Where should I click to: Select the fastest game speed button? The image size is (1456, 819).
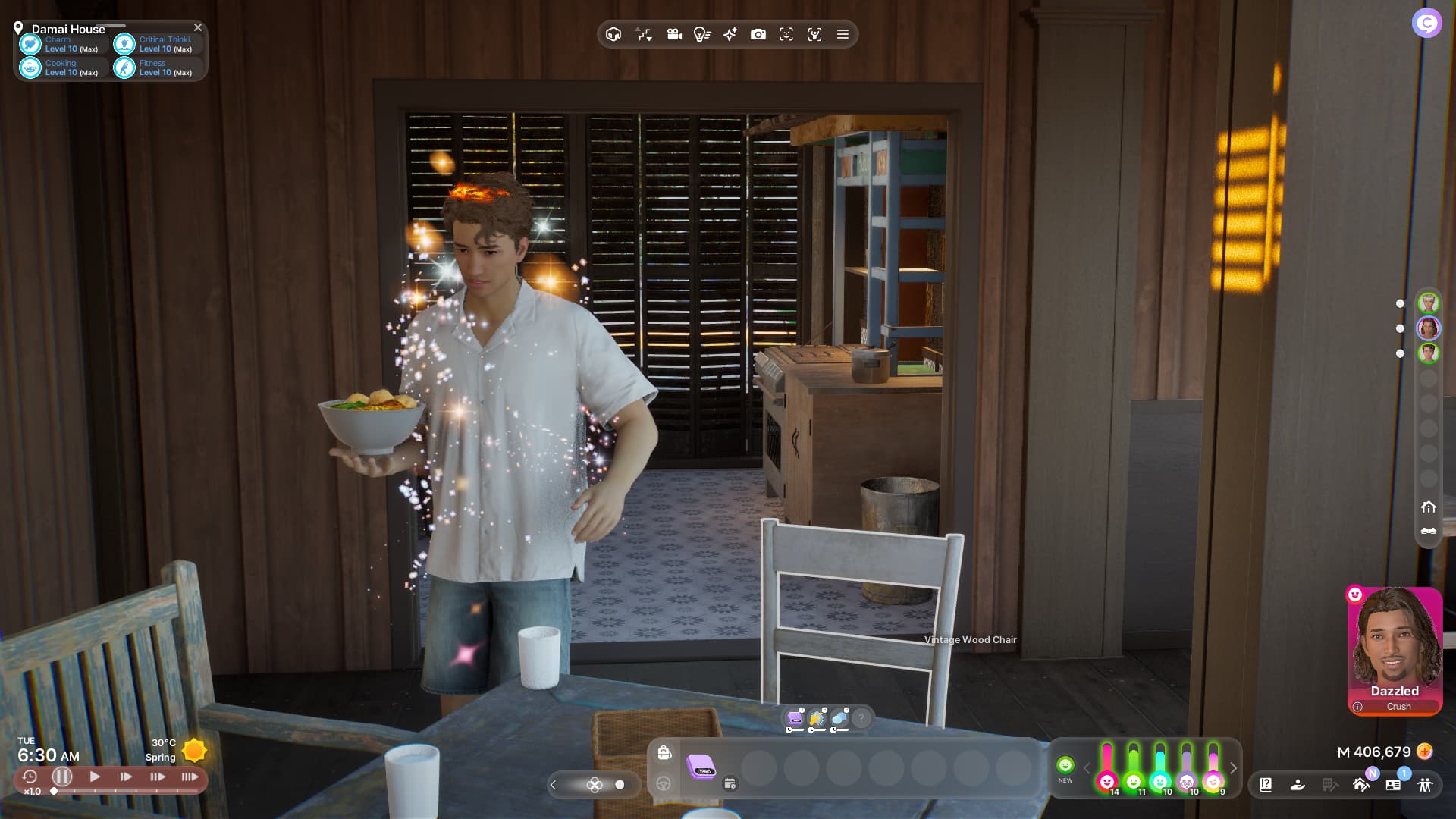click(x=190, y=777)
